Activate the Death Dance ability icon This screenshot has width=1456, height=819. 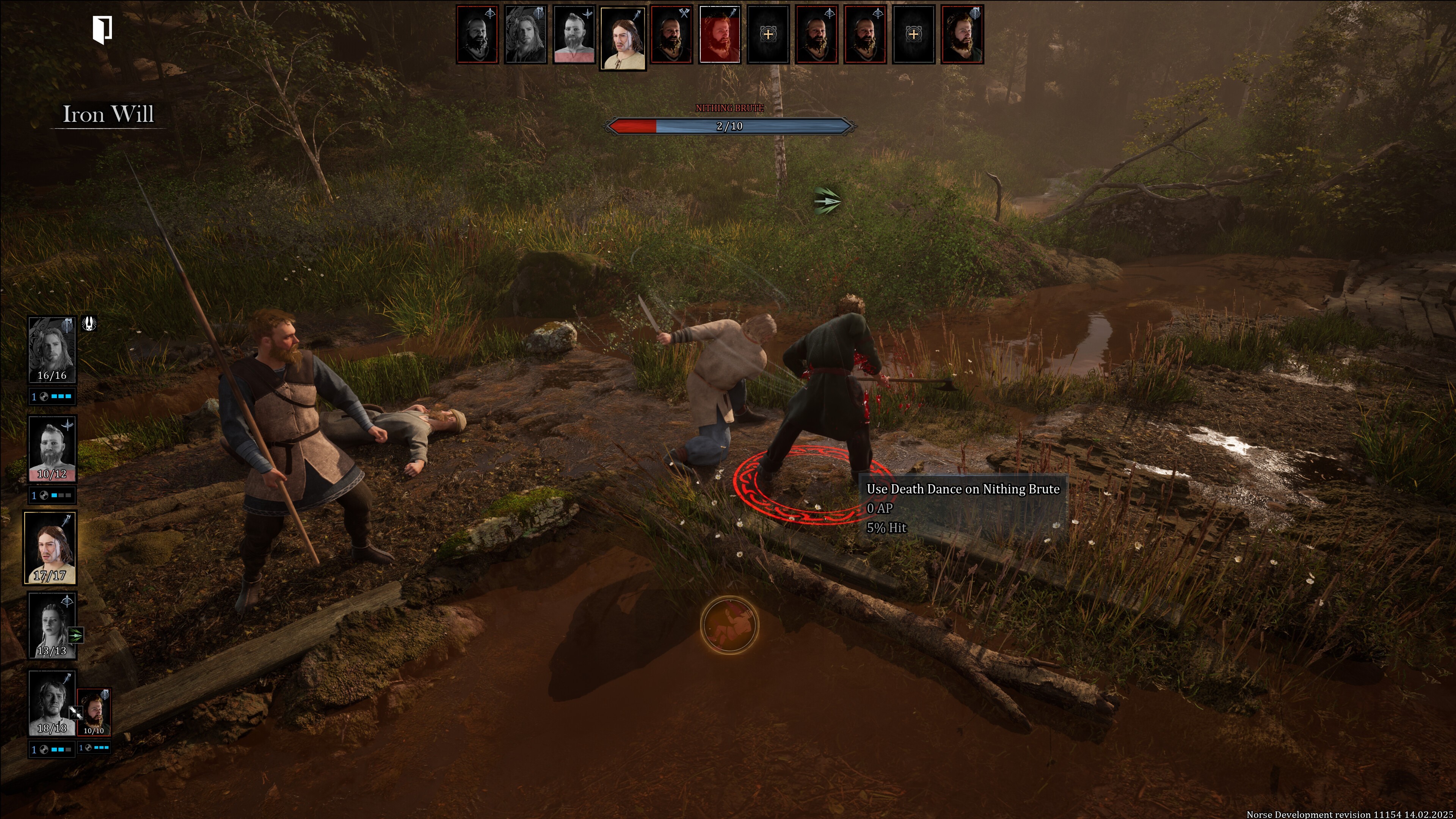click(729, 624)
